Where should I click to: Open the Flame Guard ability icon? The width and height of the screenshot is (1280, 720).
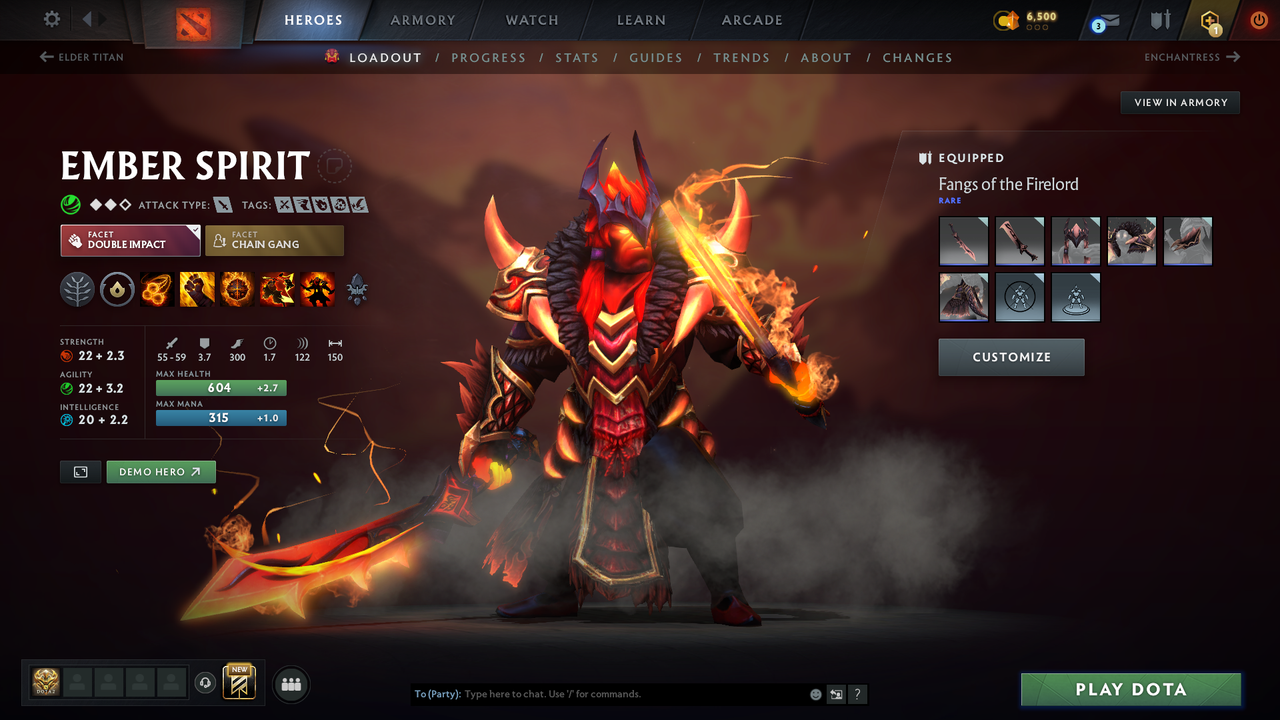pyautogui.click(x=237, y=290)
